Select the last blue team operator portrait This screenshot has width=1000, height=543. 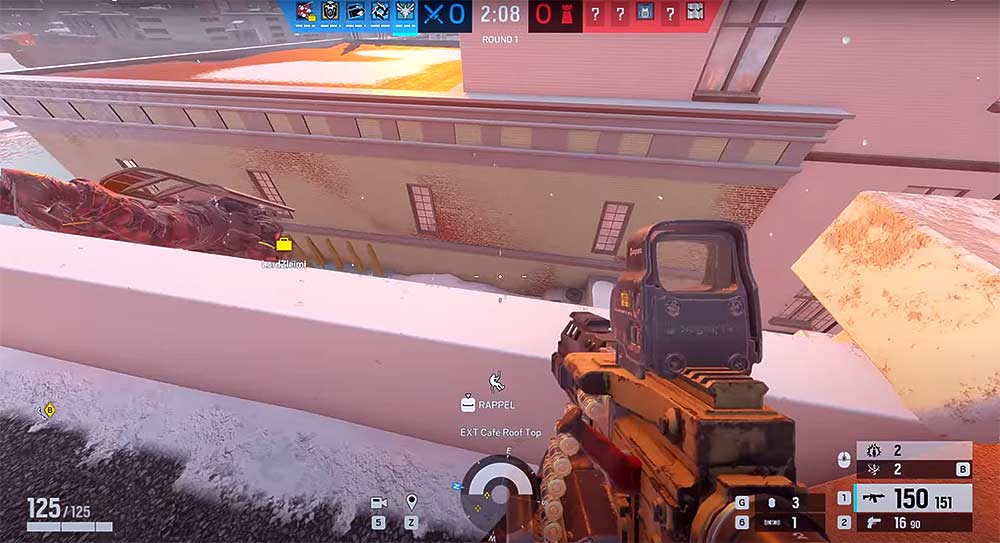pyautogui.click(x=405, y=12)
